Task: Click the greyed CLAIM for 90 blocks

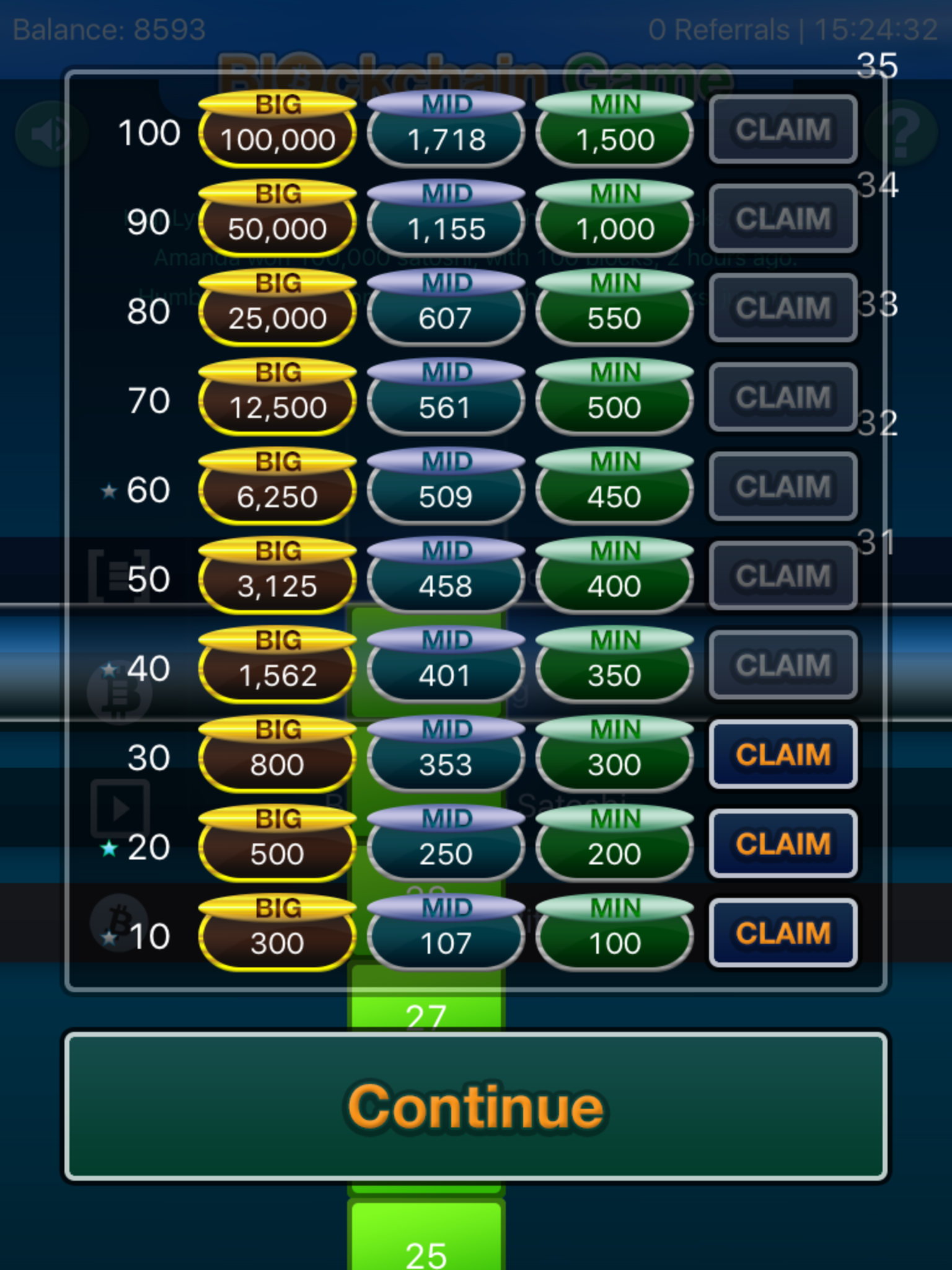Action: (783, 219)
